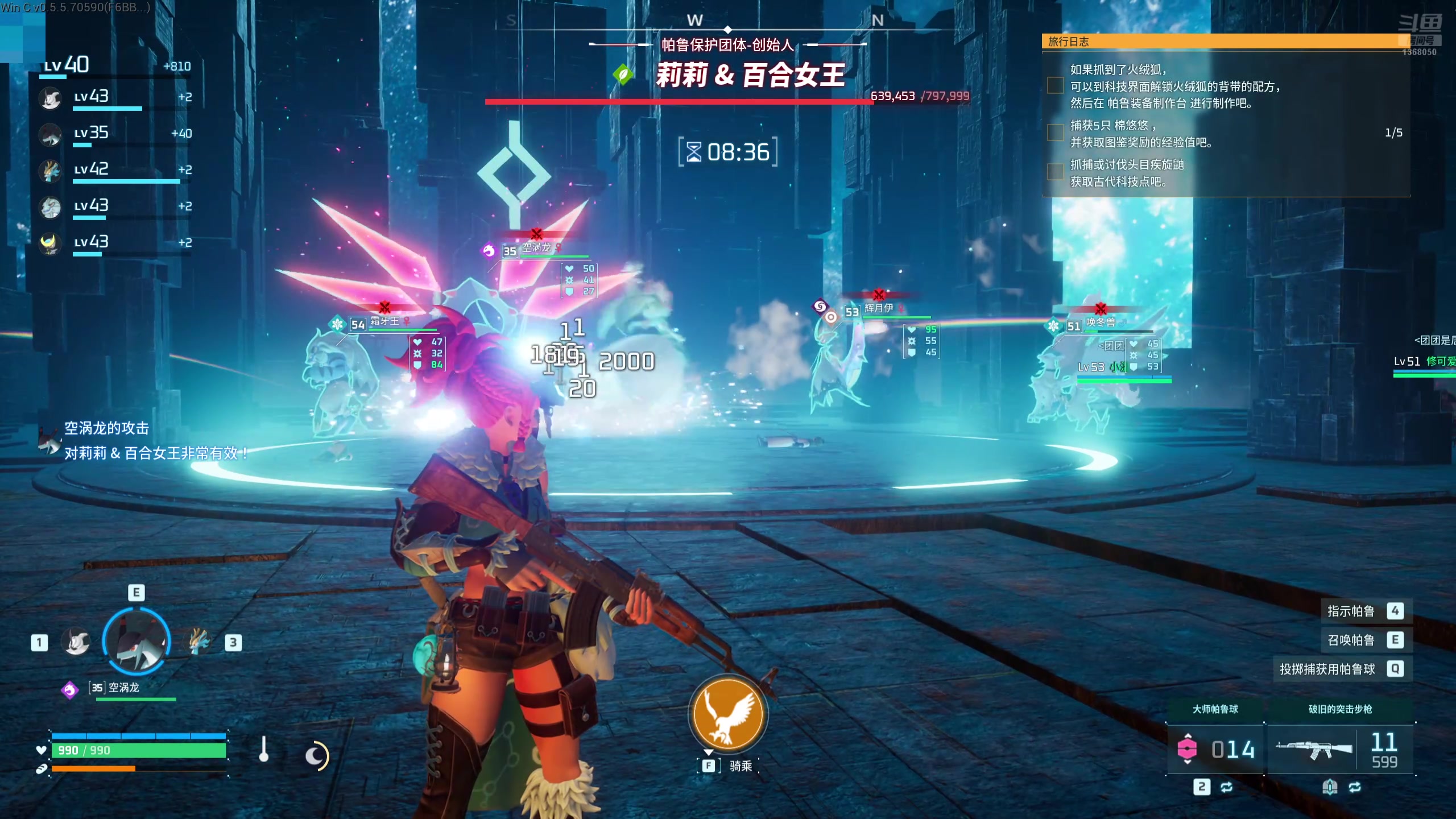Choose the blue-yellow pal icon beside slot 3
Viewport: 1456px width, 819px height.
[197, 642]
